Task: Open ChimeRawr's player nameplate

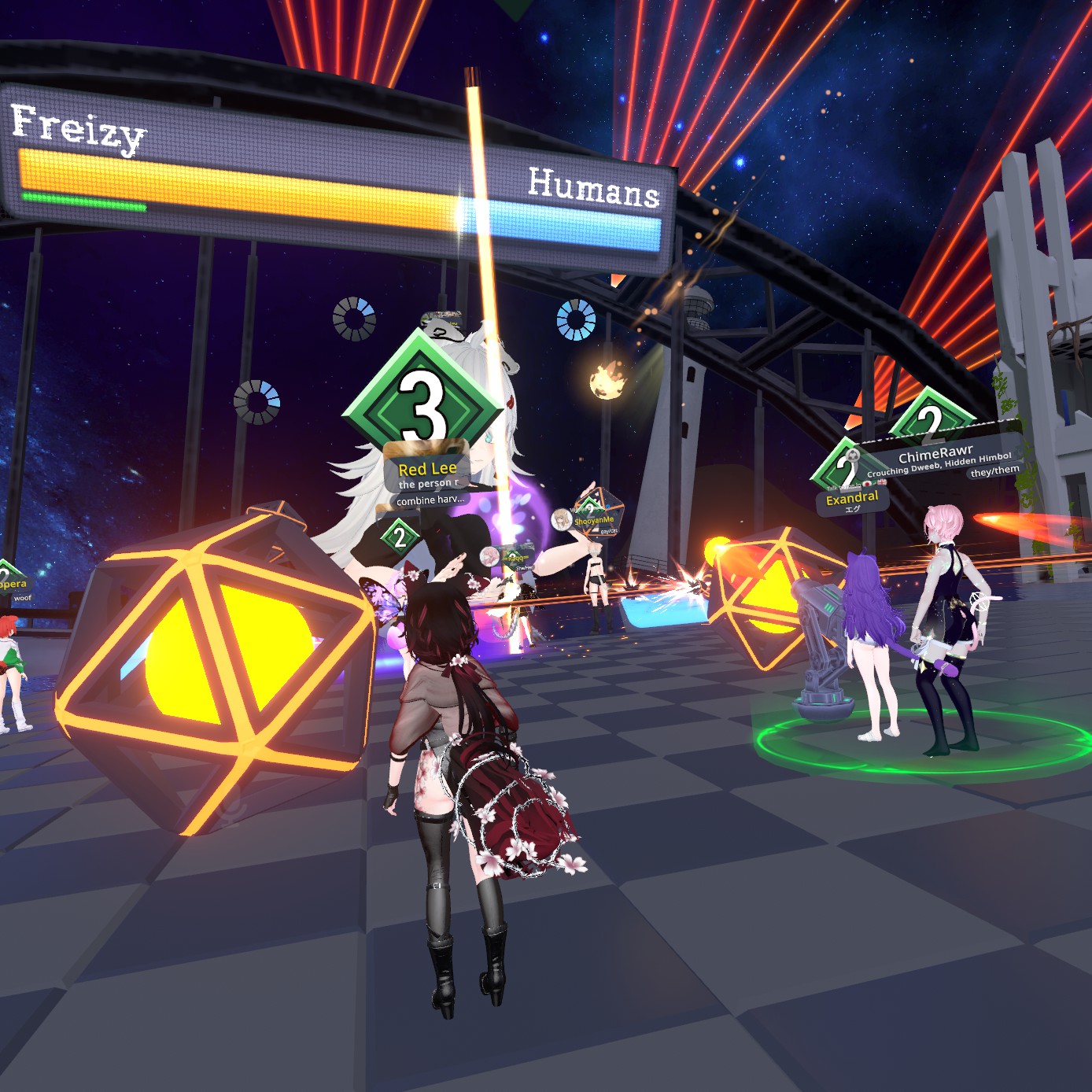Action: (935, 455)
